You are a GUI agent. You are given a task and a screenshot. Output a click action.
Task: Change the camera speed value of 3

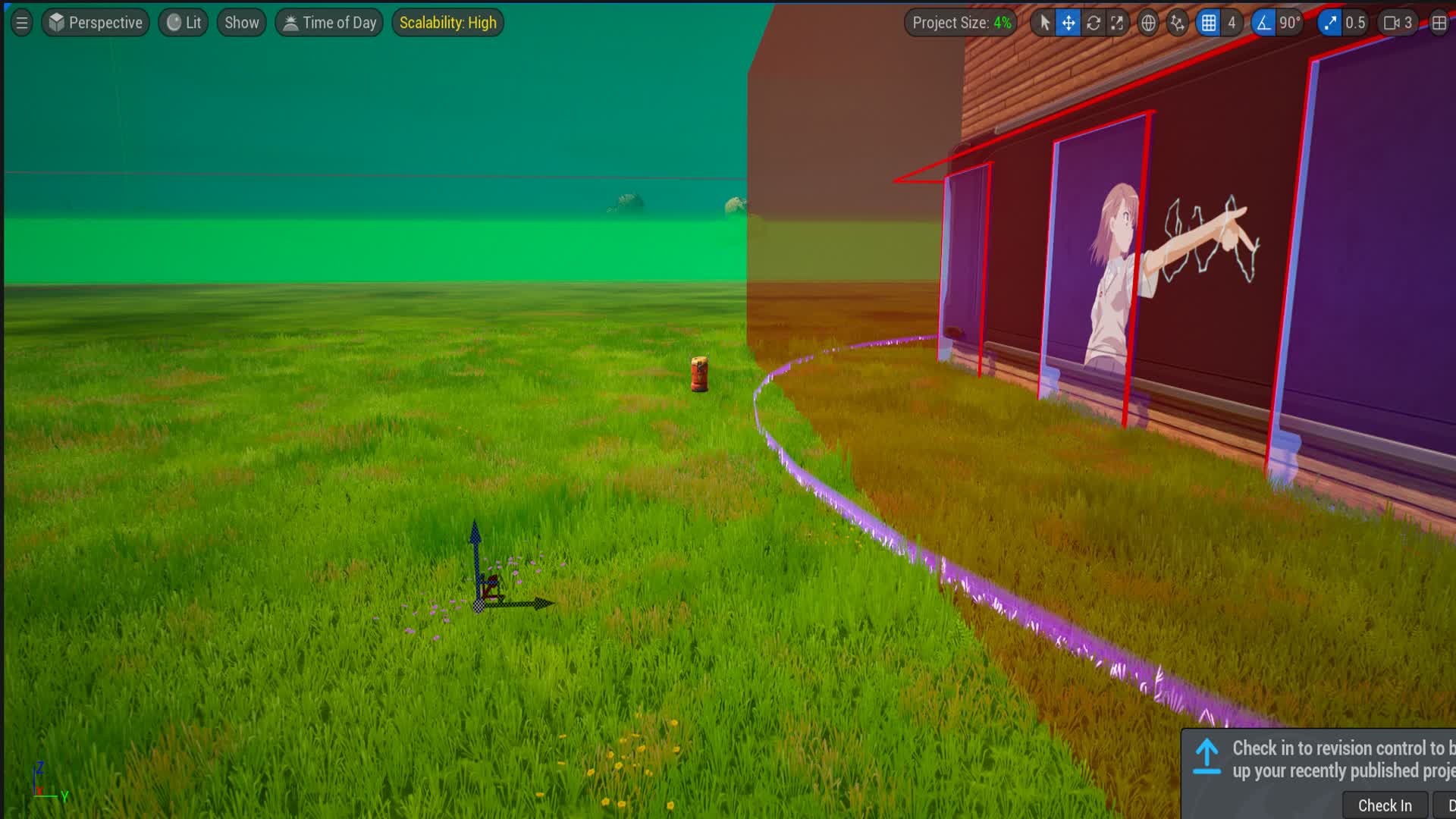pyautogui.click(x=1411, y=23)
